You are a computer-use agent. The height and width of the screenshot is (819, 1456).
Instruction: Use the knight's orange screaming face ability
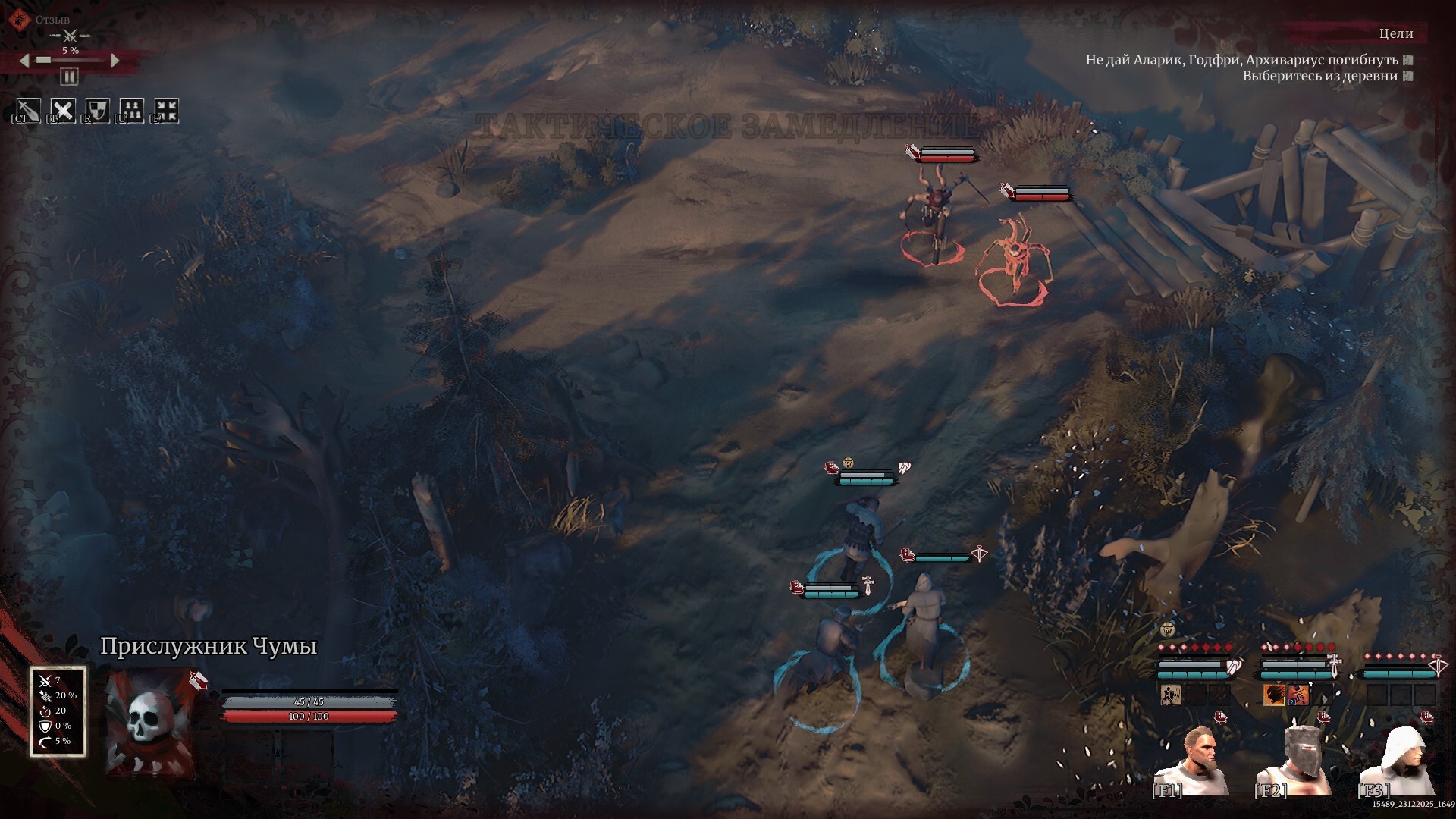click(x=1273, y=695)
